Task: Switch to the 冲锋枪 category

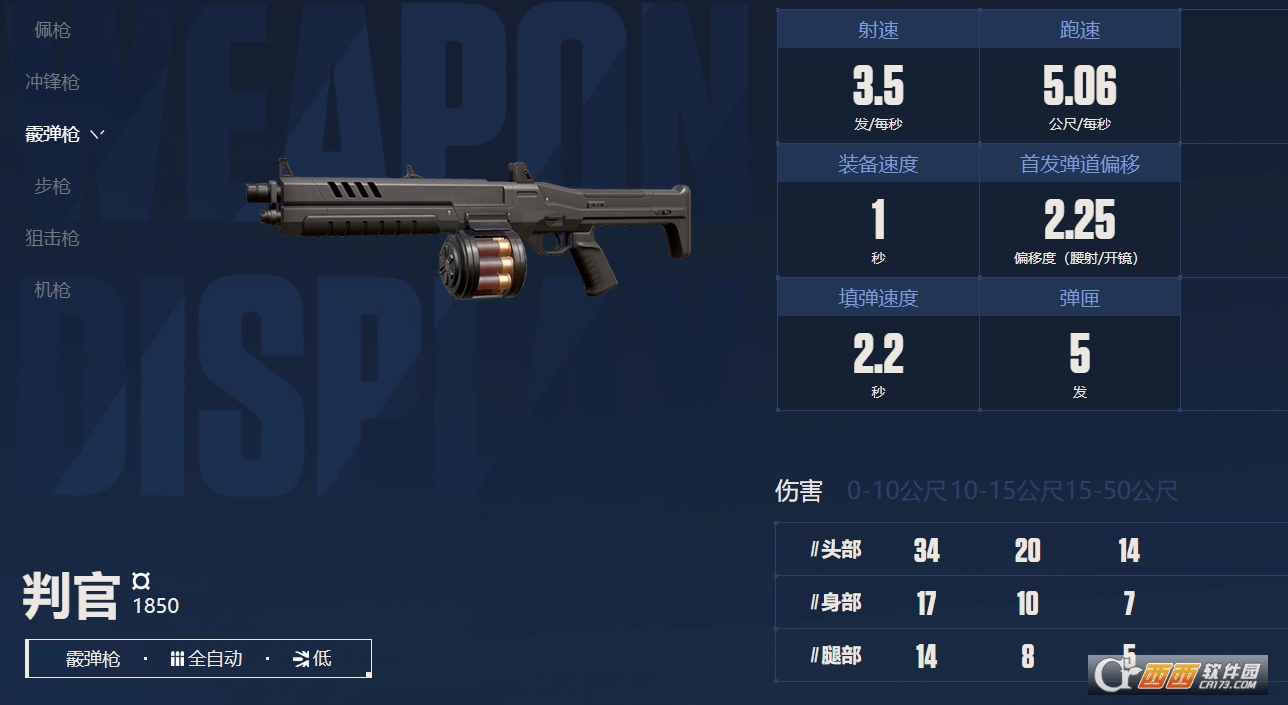Action: point(52,82)
